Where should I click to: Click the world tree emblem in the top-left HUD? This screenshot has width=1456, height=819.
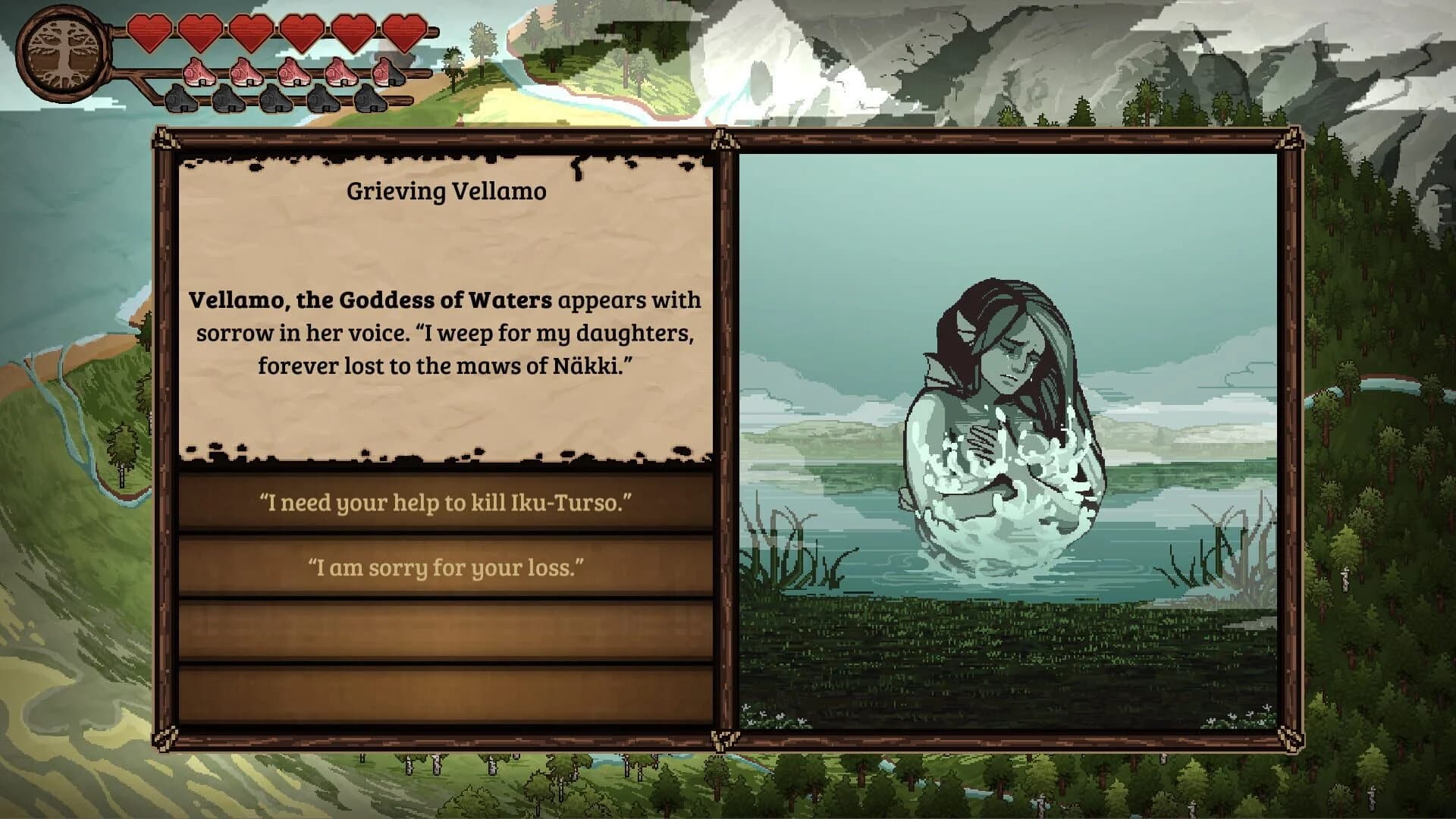[64, 52]
